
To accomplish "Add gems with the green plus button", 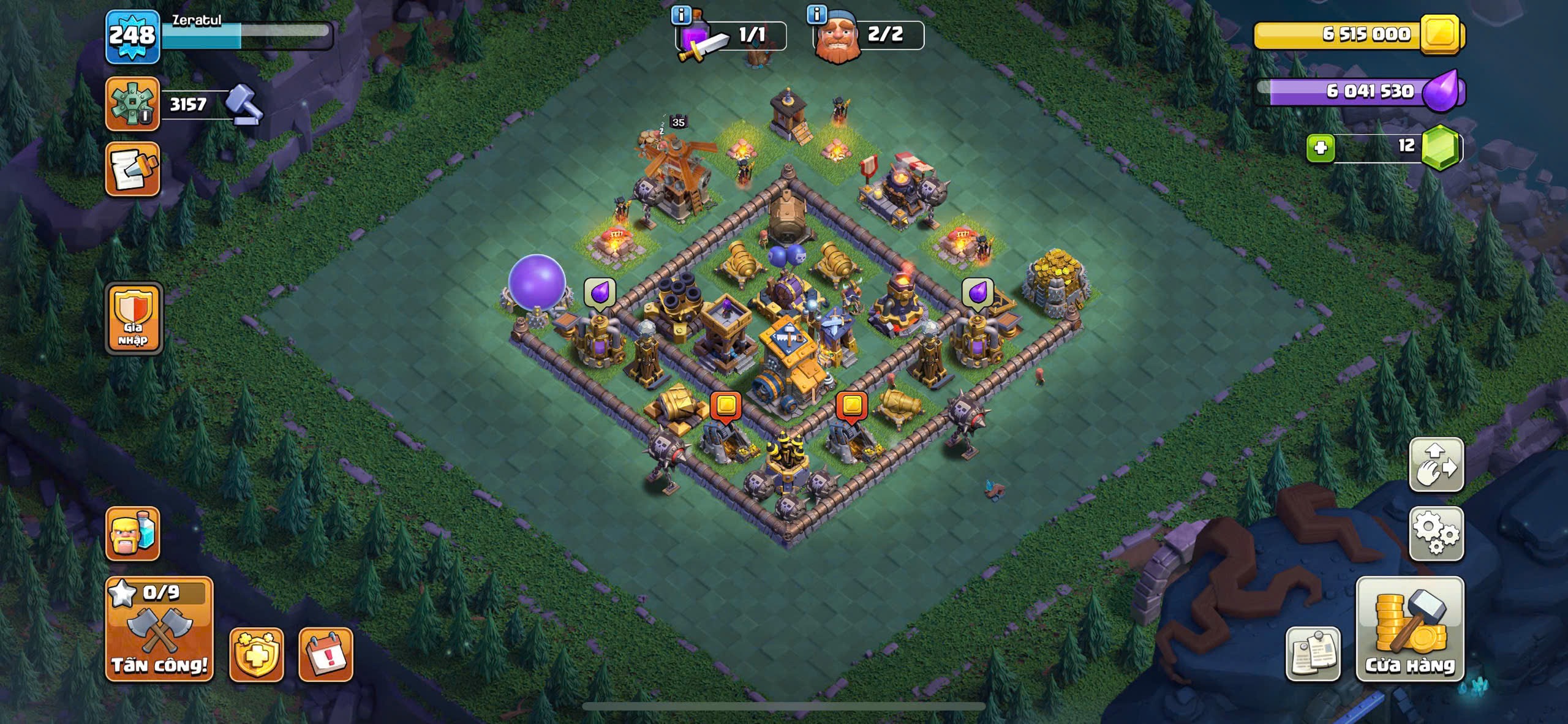I will (1321, 148).
